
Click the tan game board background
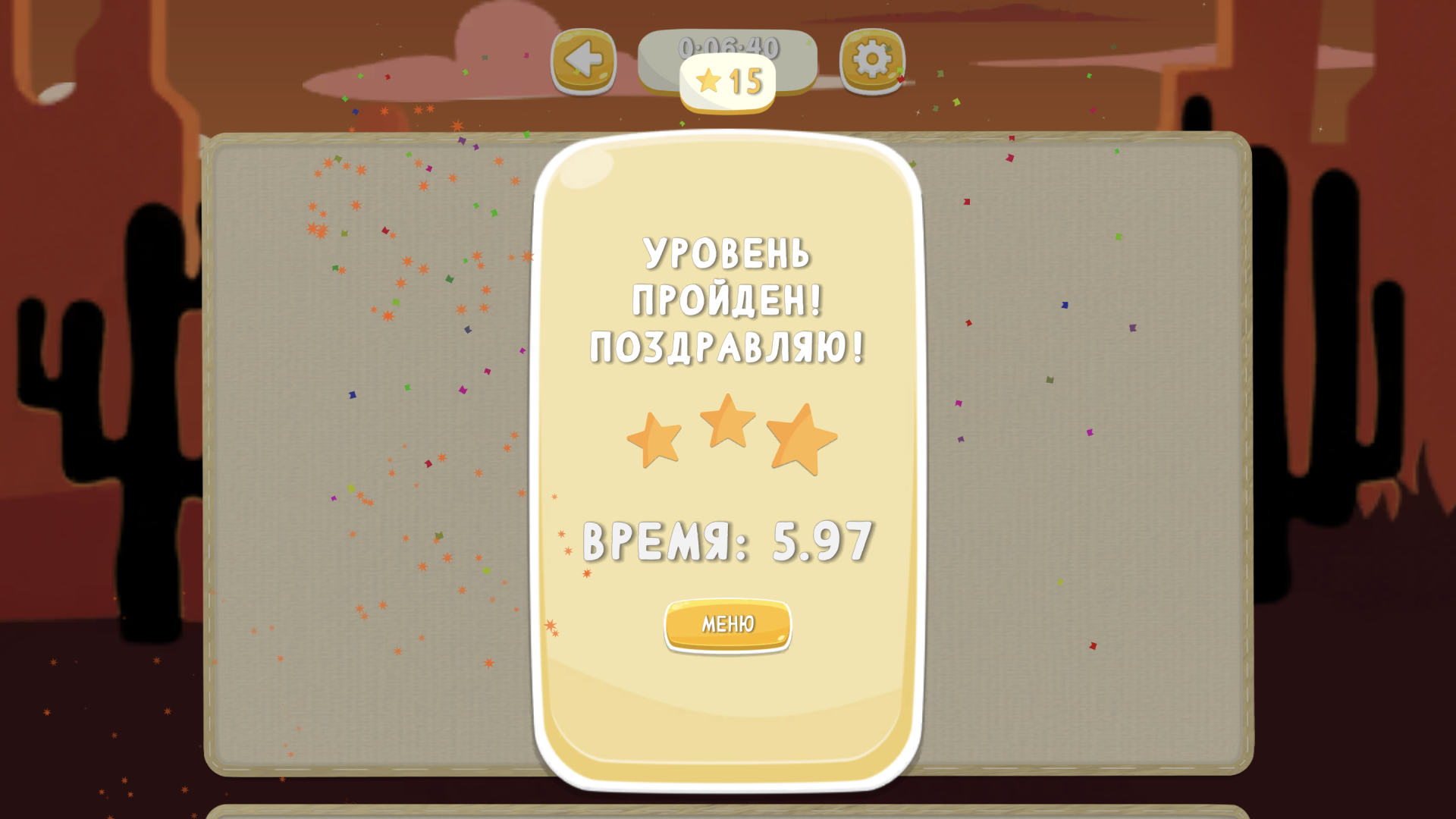(341, 455)
